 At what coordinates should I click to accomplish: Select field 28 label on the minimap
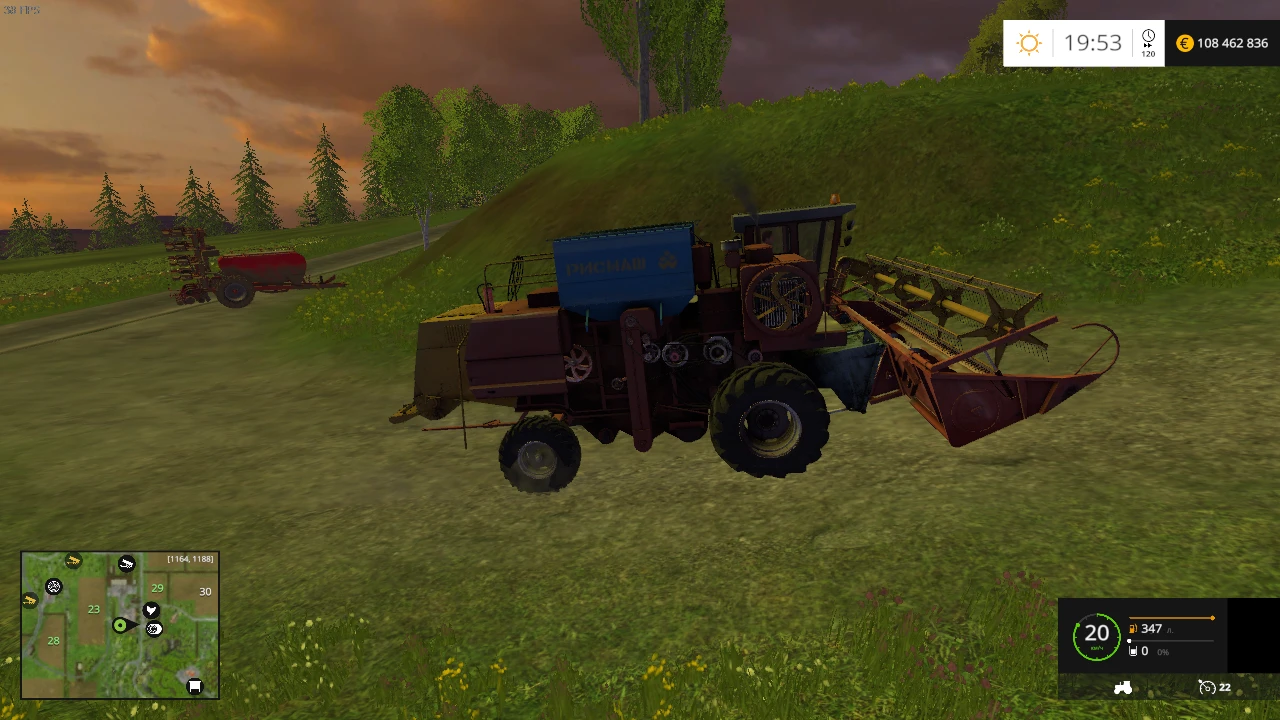[53, 641]
